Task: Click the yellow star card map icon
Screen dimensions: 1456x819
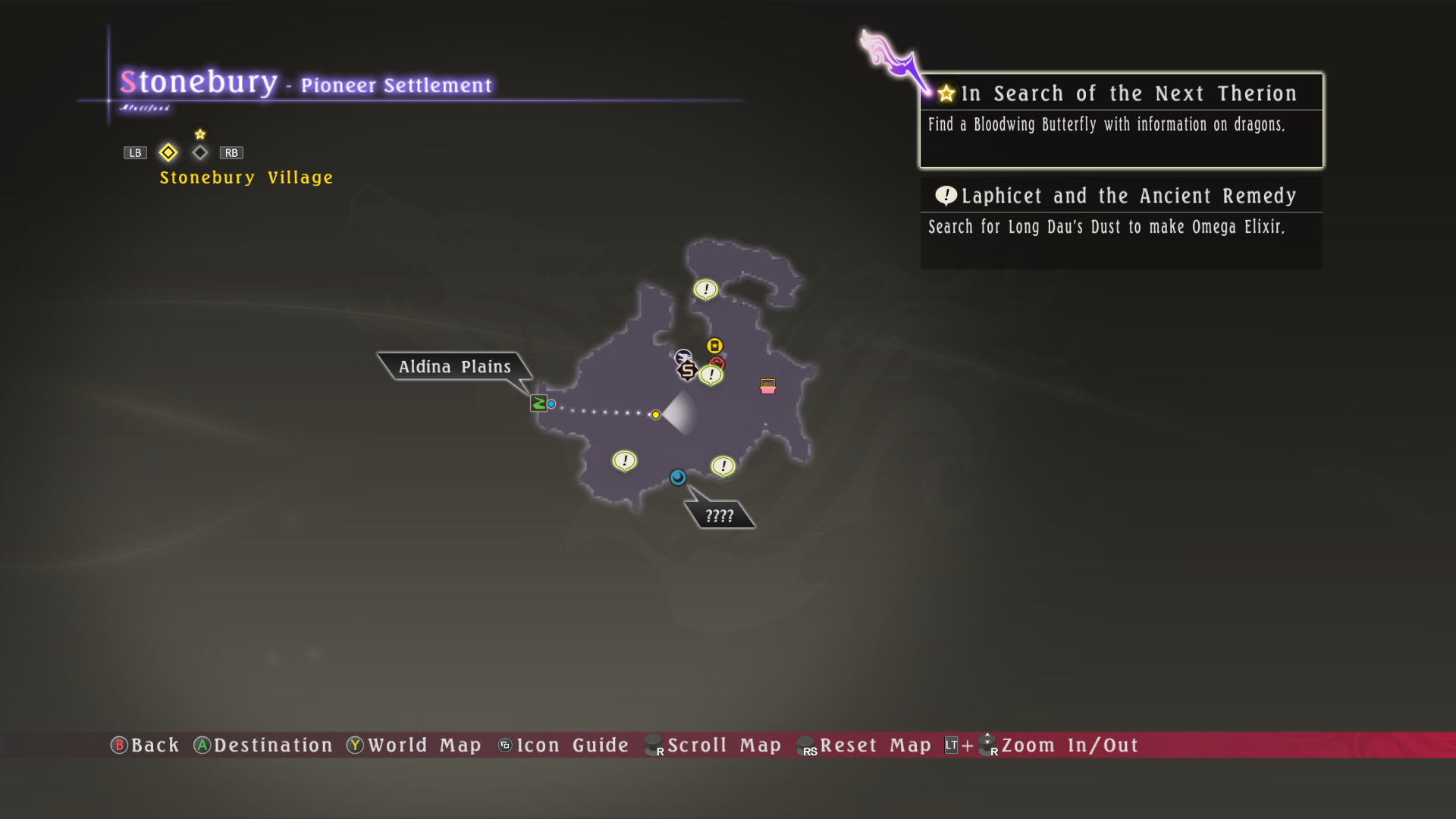Action: point(714,346)
